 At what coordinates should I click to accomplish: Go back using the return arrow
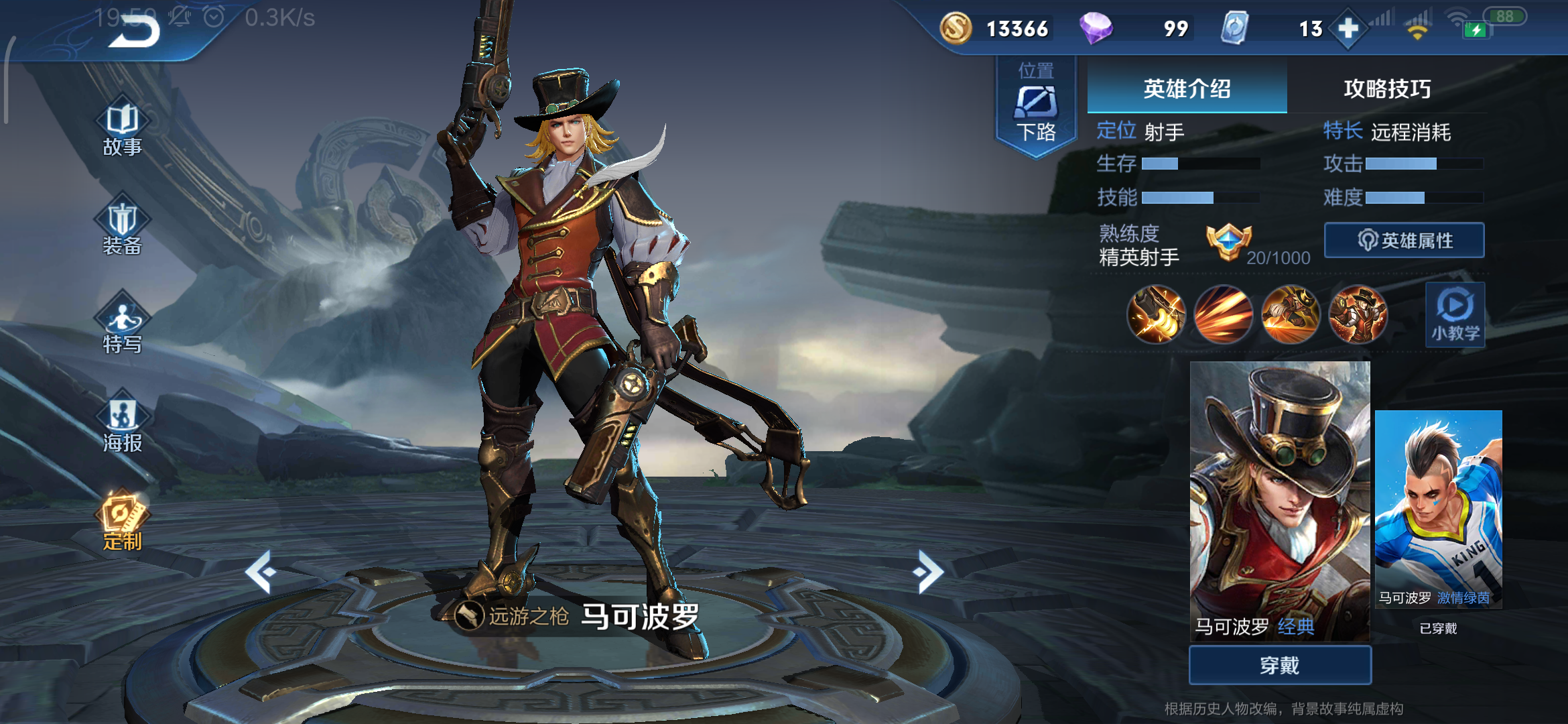pyautogui.click(x=134, y=32)
